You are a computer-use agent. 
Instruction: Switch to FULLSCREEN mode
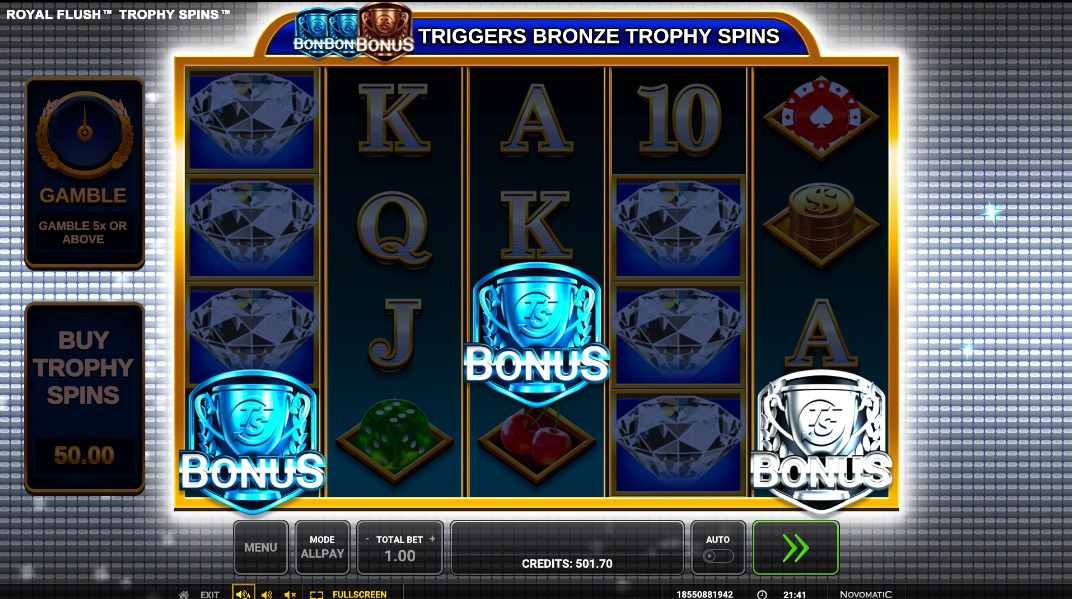pyautogui.click(x=349, y=594)
